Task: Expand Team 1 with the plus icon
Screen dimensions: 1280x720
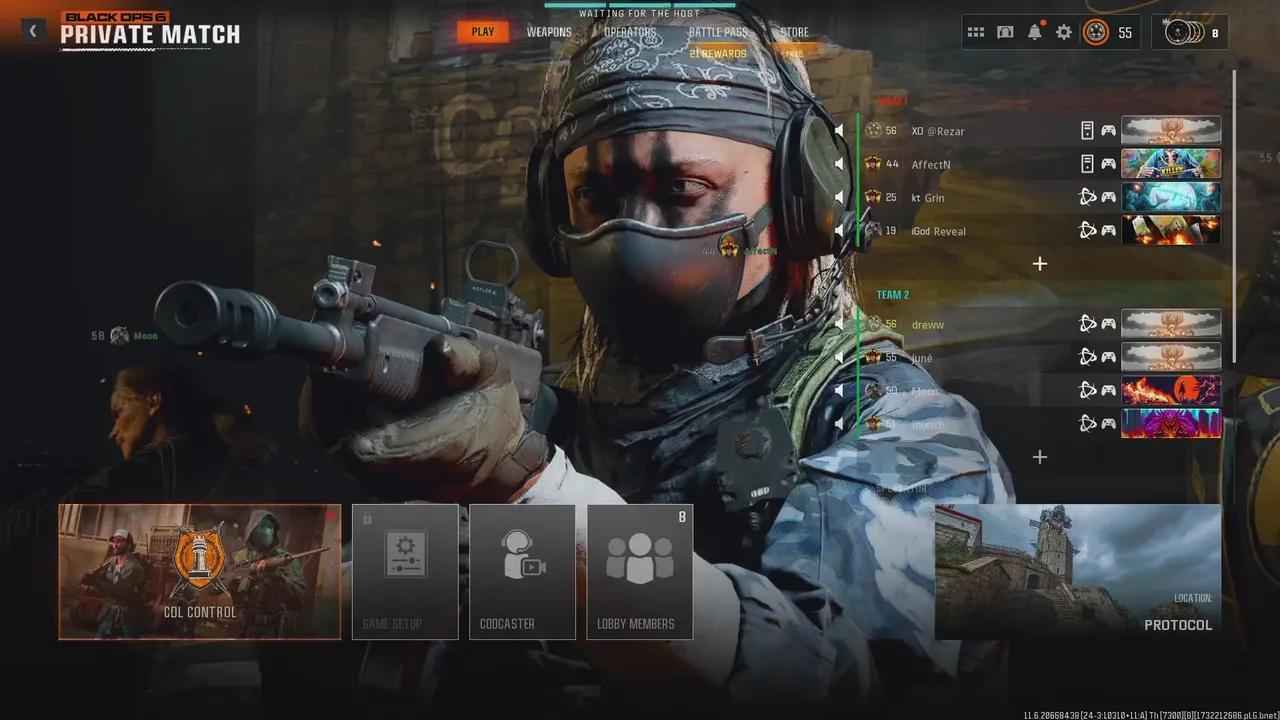Action: pos(1039,263)
